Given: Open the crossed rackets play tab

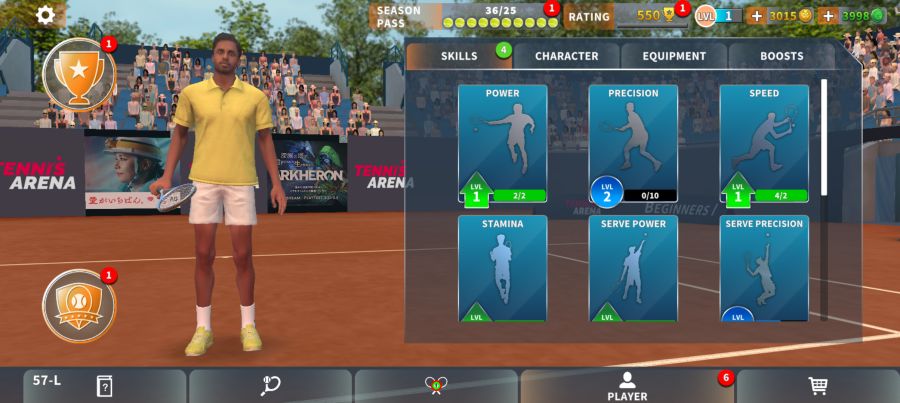Looking at the screenshot, I should tap(436, 386).
